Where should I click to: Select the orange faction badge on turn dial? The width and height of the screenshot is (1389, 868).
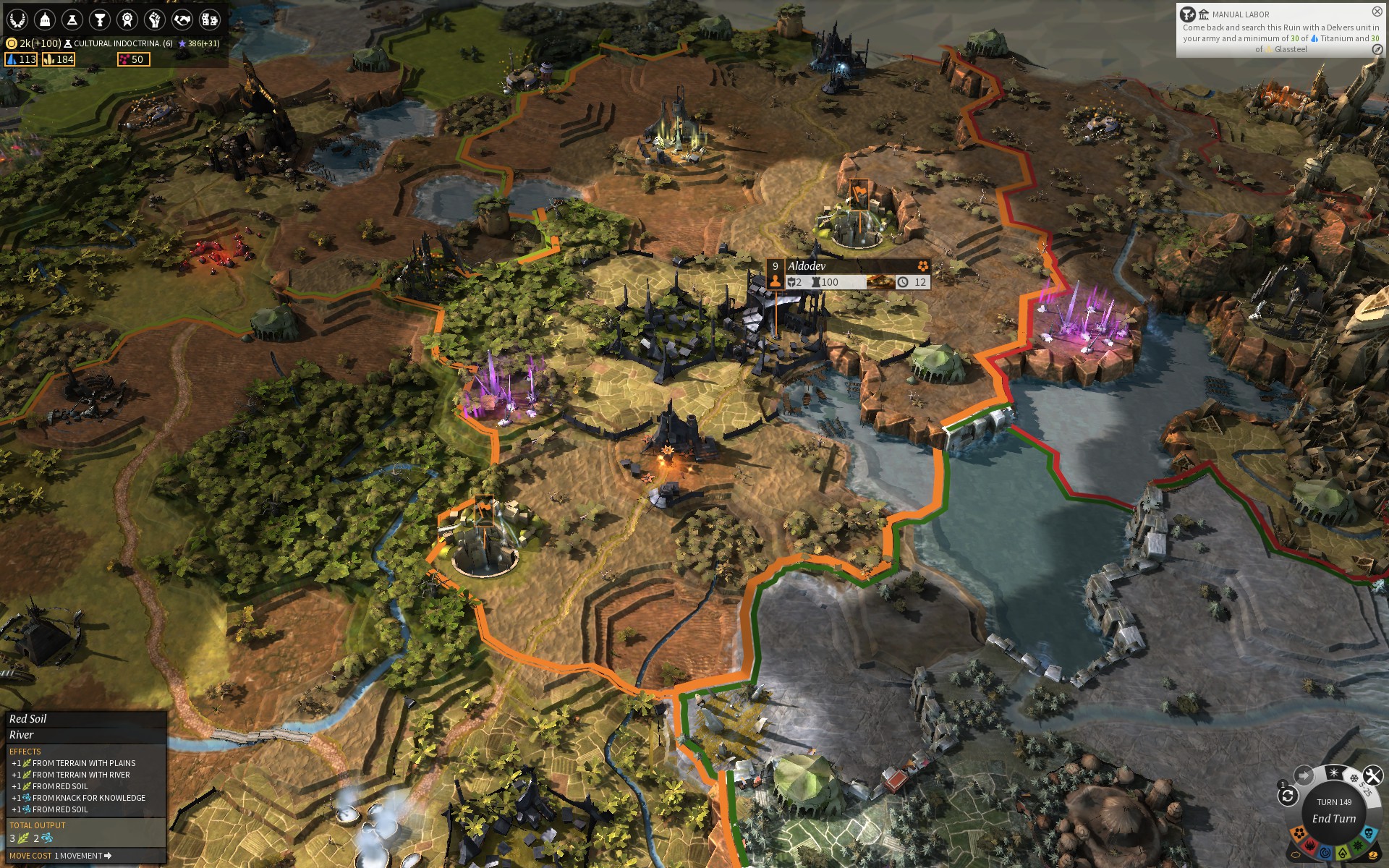click(1299, 835)
